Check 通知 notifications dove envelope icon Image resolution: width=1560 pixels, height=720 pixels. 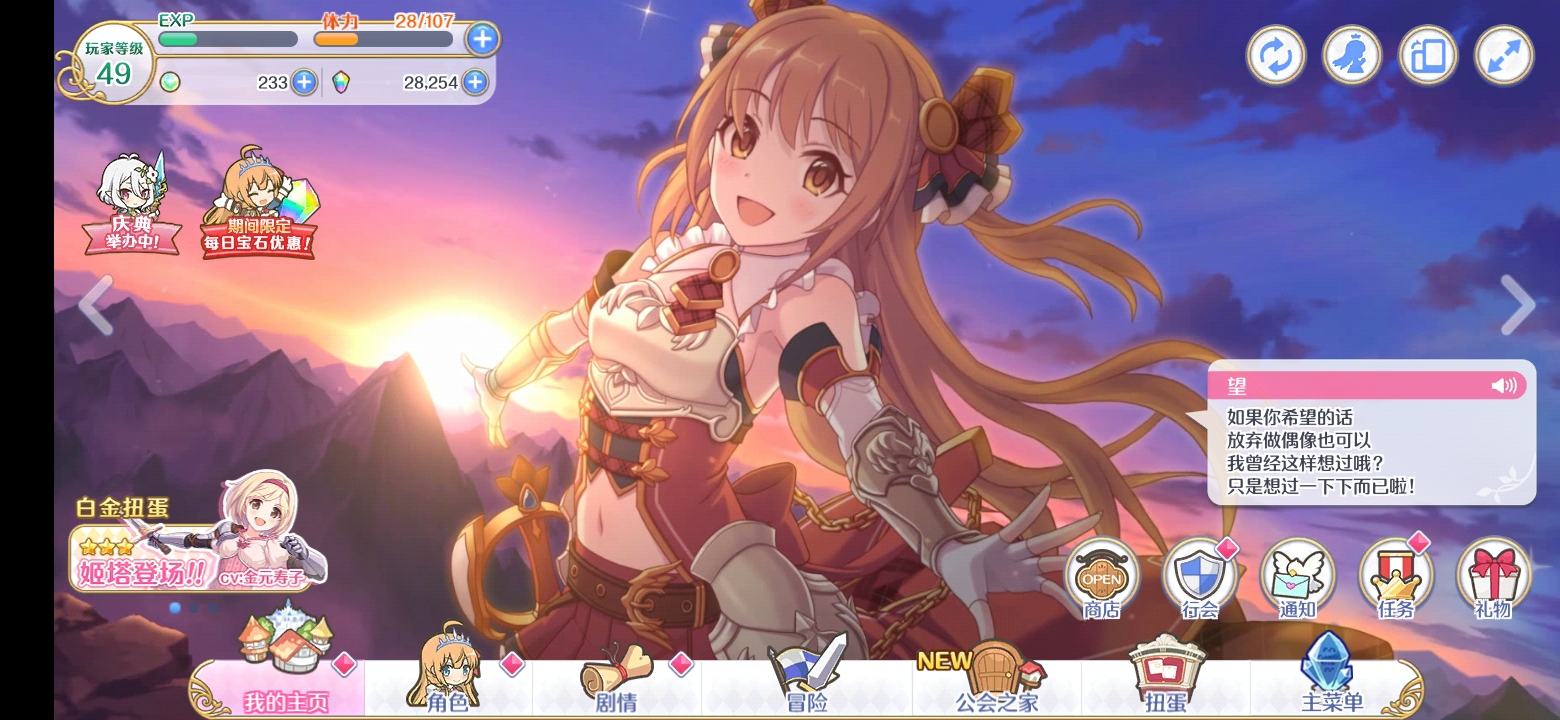1297,578
